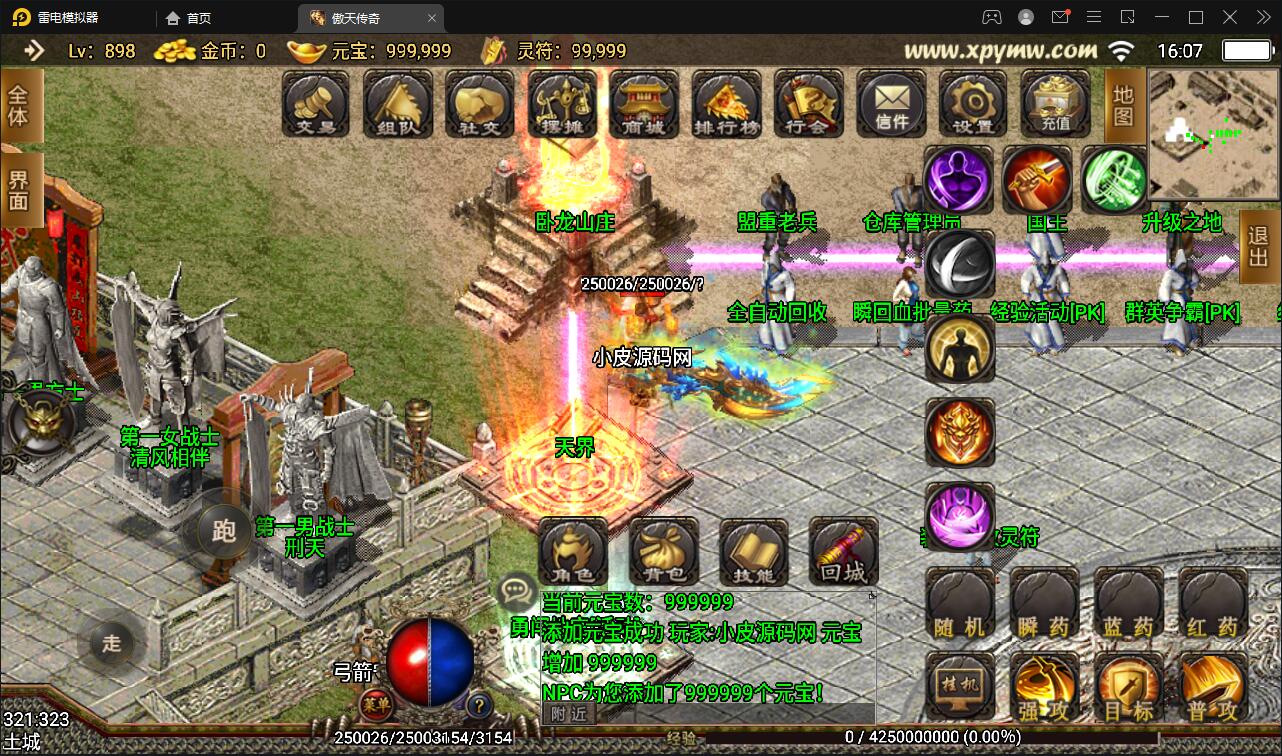The height and width of the screenshot is (756, 1282).
Task: Open the 交易 trade menu
Action: pos(315,103)
